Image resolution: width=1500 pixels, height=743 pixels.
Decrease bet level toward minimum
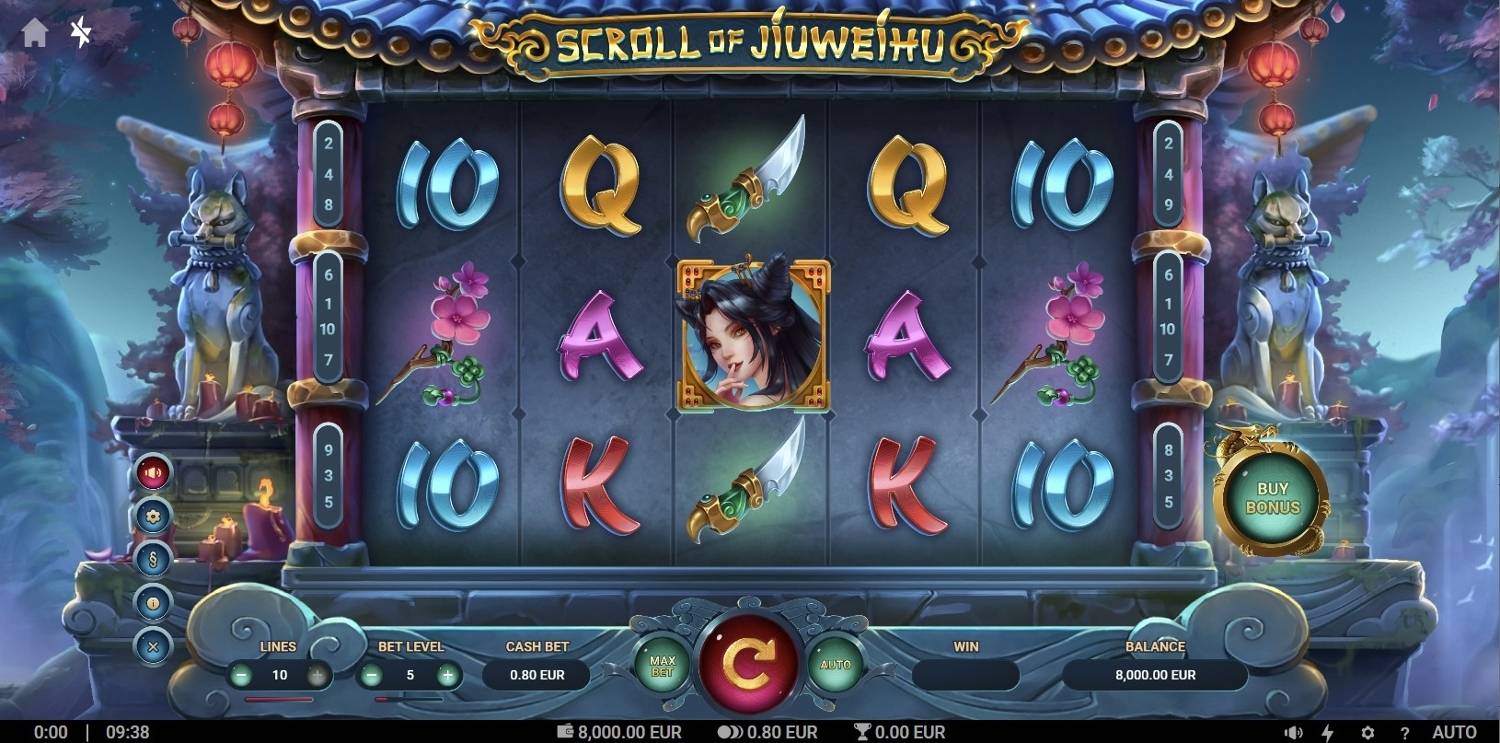pyautogui.click(x=374, y=675)
